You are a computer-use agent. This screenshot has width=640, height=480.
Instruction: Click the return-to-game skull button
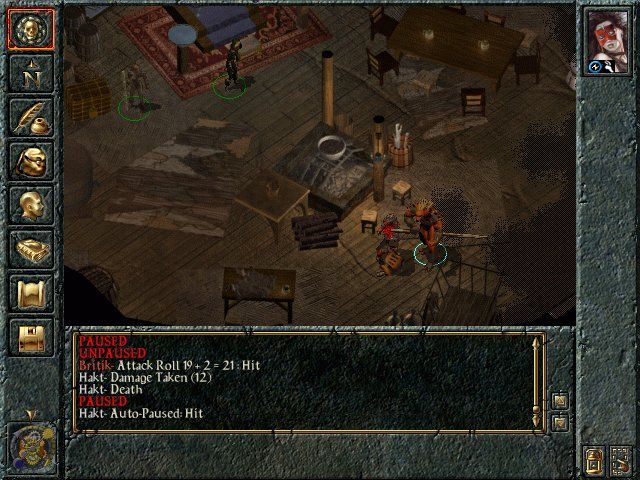[x=29, y=29]
